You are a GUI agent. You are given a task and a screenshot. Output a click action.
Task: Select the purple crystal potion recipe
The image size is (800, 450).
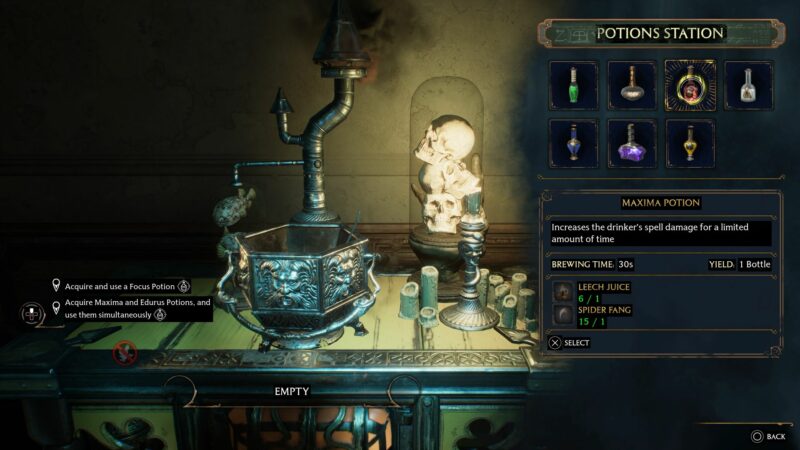click(x=632, y=143)
